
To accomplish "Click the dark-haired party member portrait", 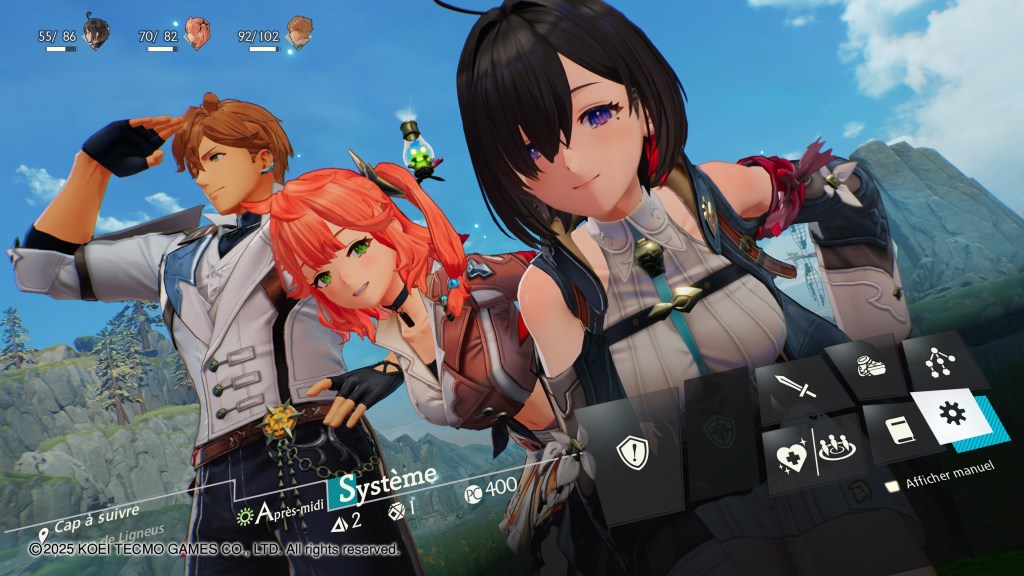I will [x=96, y=35].
